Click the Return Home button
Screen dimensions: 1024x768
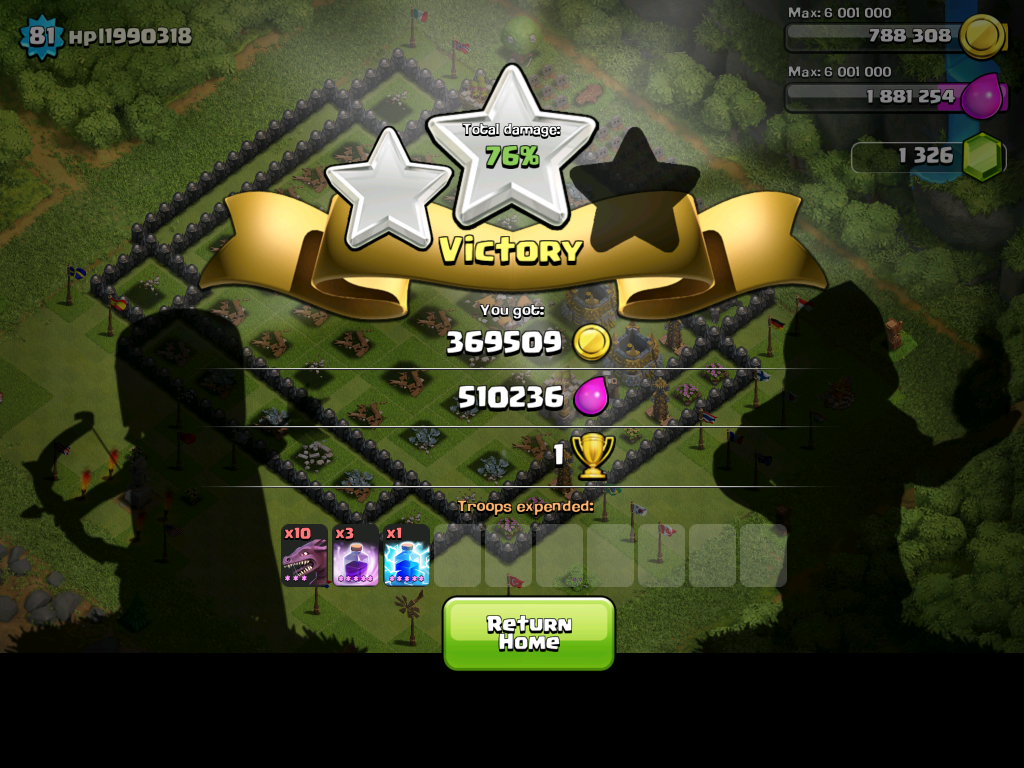(x=528, y=633)
